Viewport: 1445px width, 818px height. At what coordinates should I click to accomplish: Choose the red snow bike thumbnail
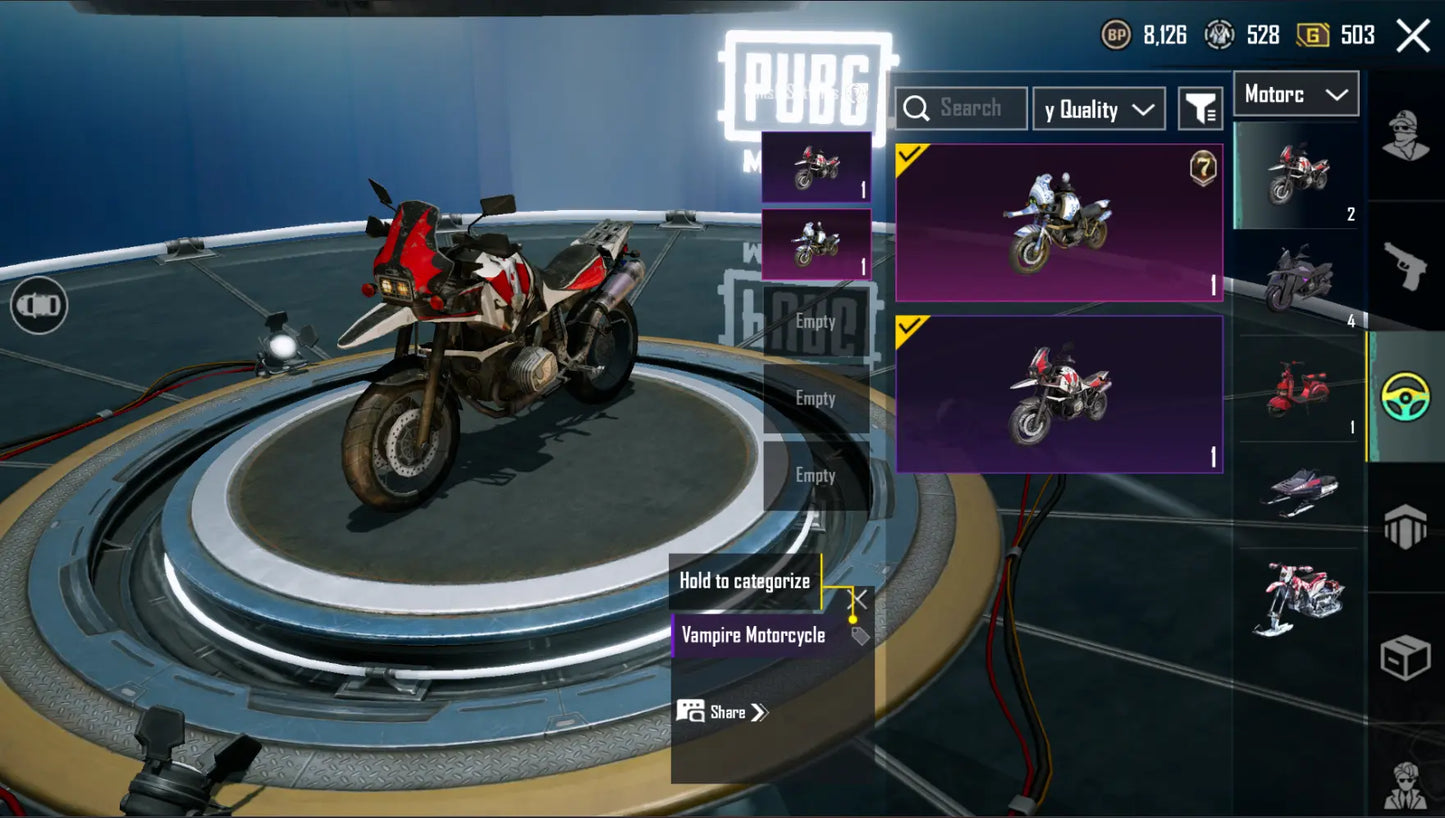[x=1298, y=598]
